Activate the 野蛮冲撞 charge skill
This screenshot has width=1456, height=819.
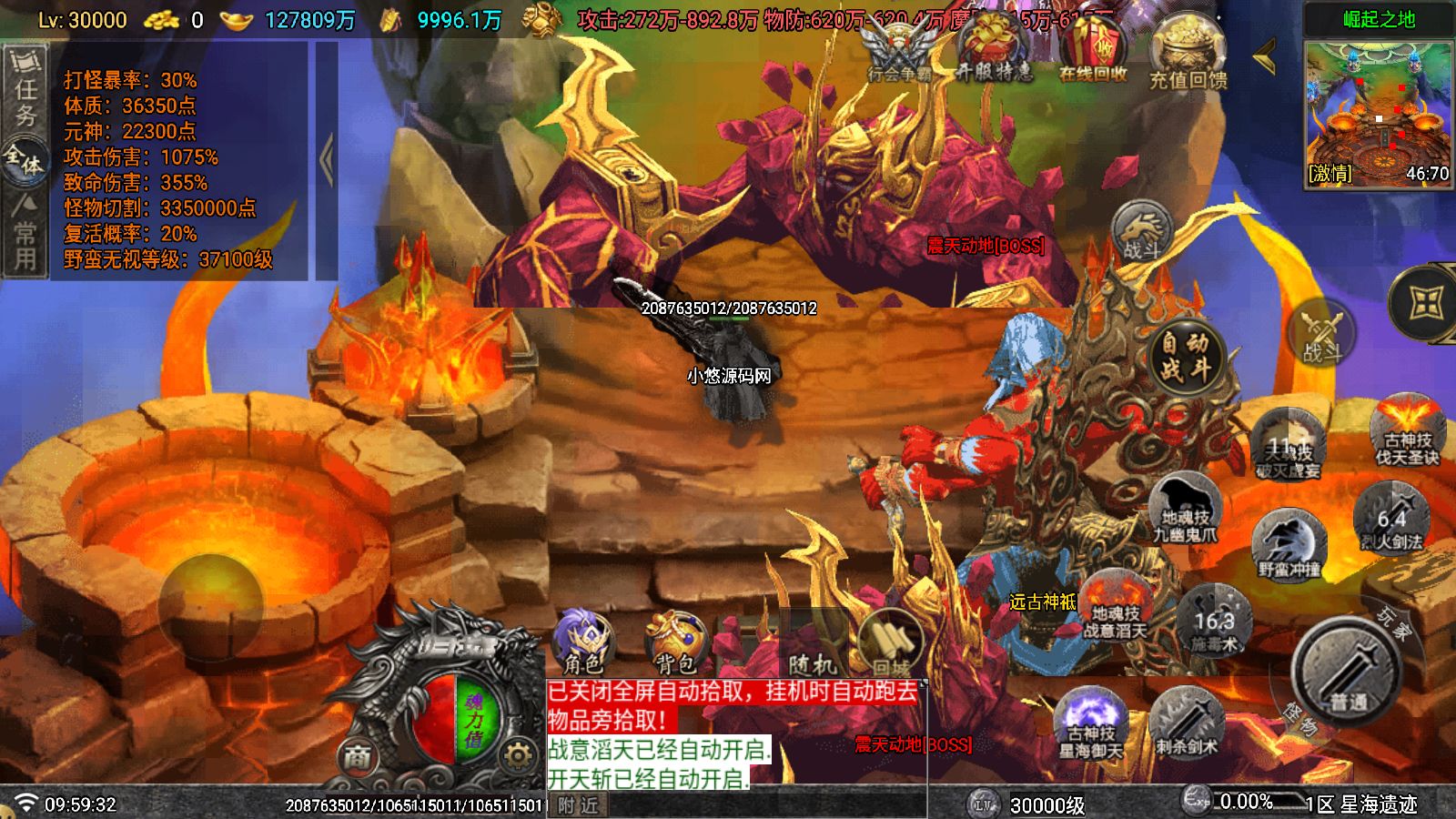pyautogui.click(x=1289, y=545)
